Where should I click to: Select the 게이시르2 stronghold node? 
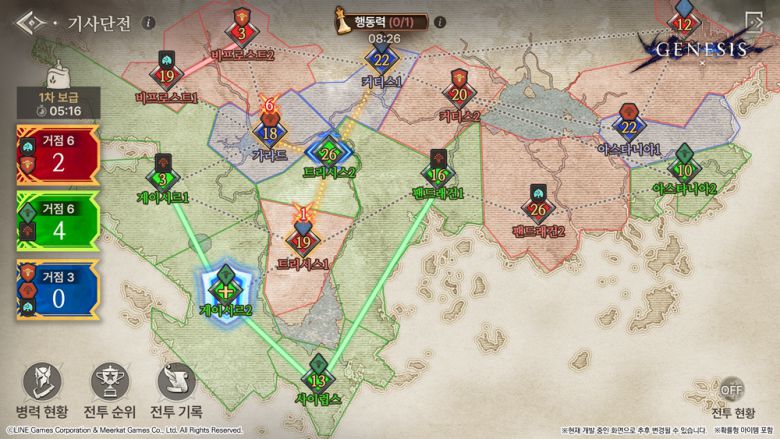pyautogui.click(x=226, y=287)
